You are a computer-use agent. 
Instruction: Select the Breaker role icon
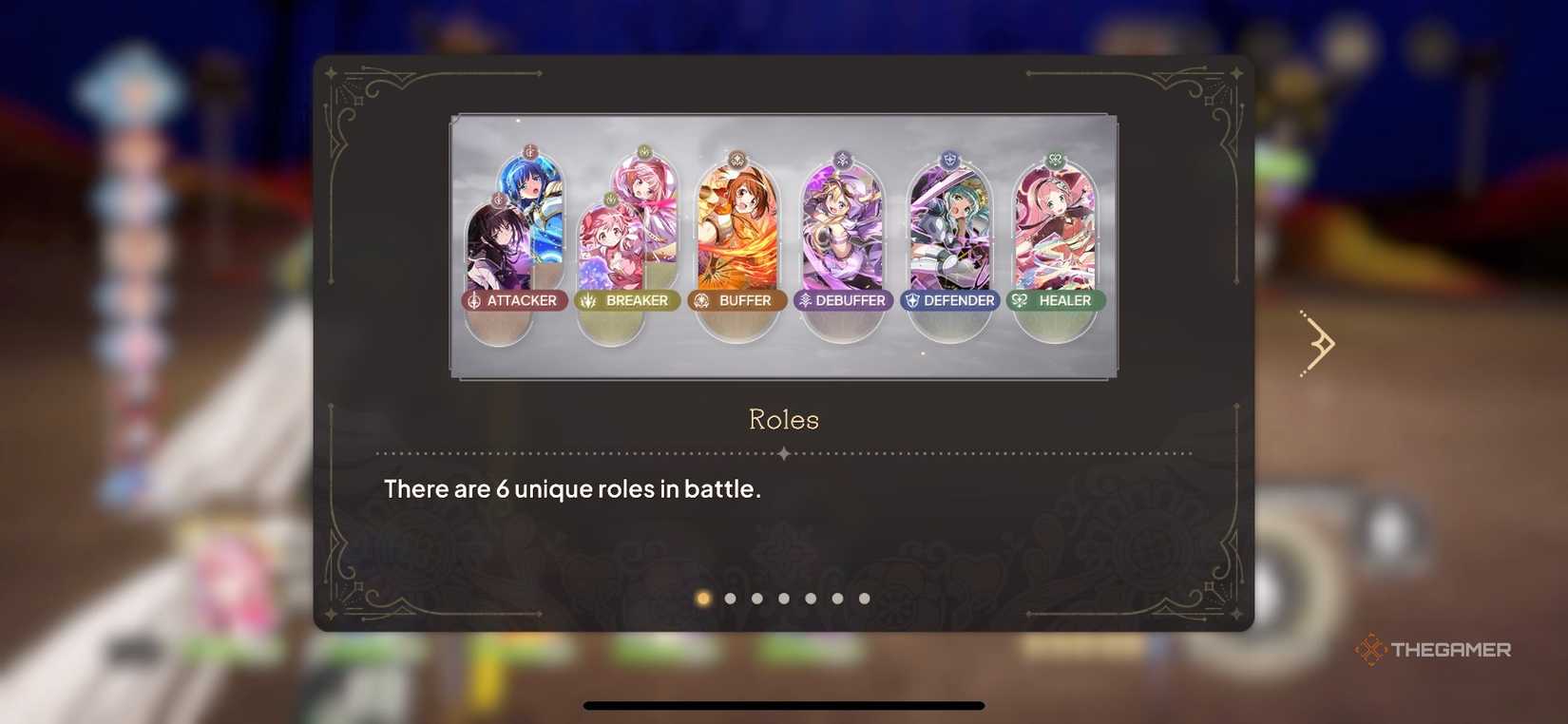589,300
